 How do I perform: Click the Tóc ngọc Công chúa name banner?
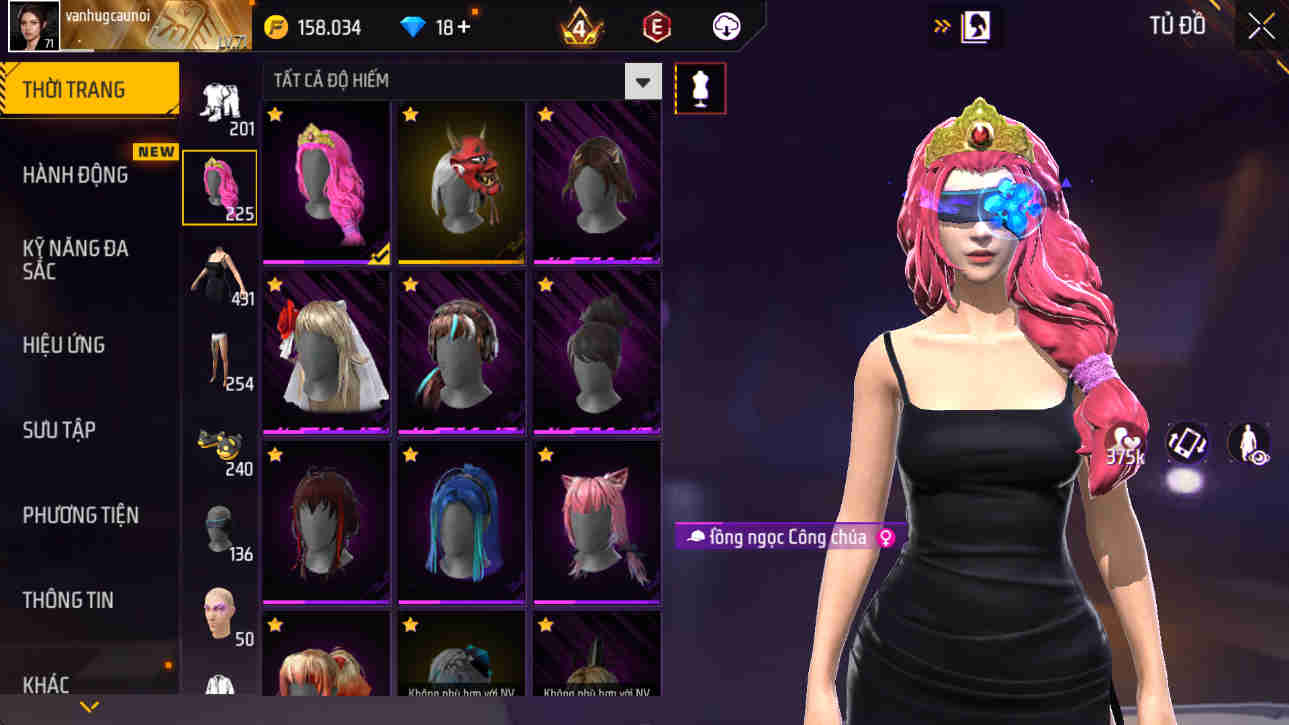[785, 537]
